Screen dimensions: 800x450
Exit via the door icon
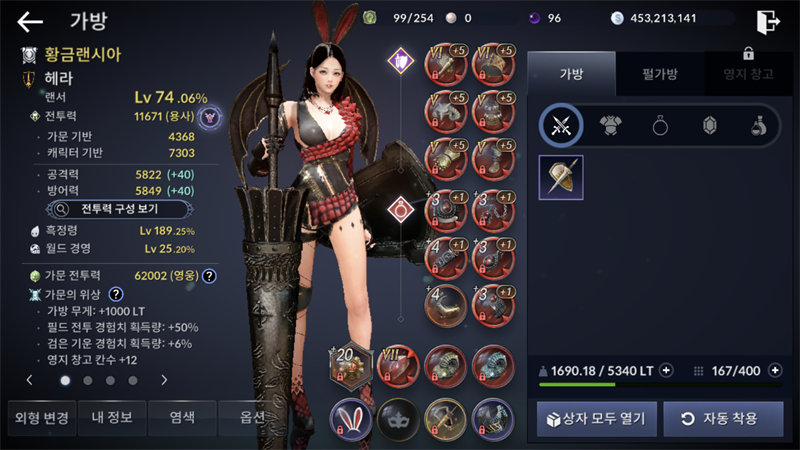[768, 21]
